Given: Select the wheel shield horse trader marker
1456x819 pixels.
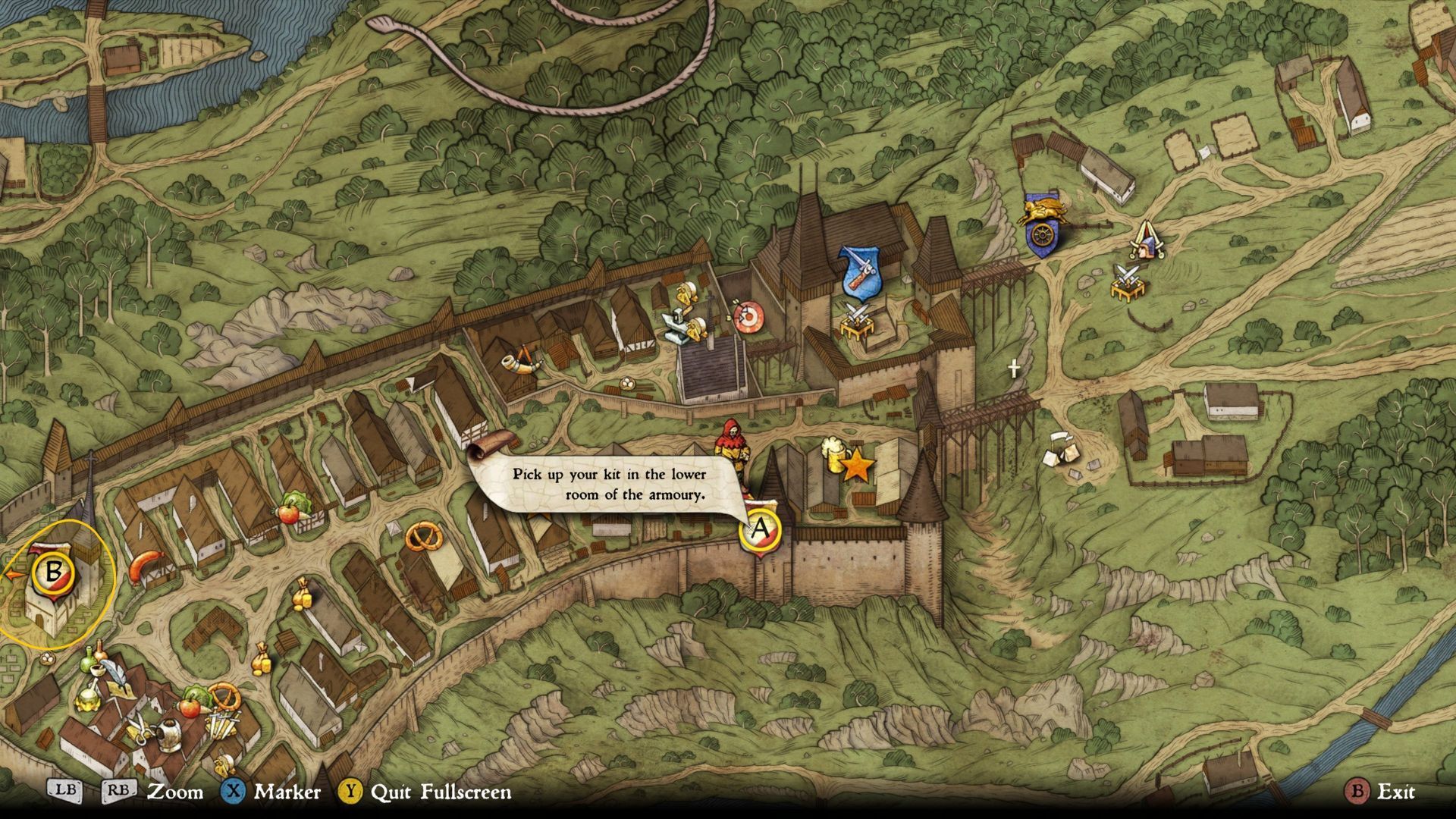Looking at the screenshot, I should pos(1040,231).
